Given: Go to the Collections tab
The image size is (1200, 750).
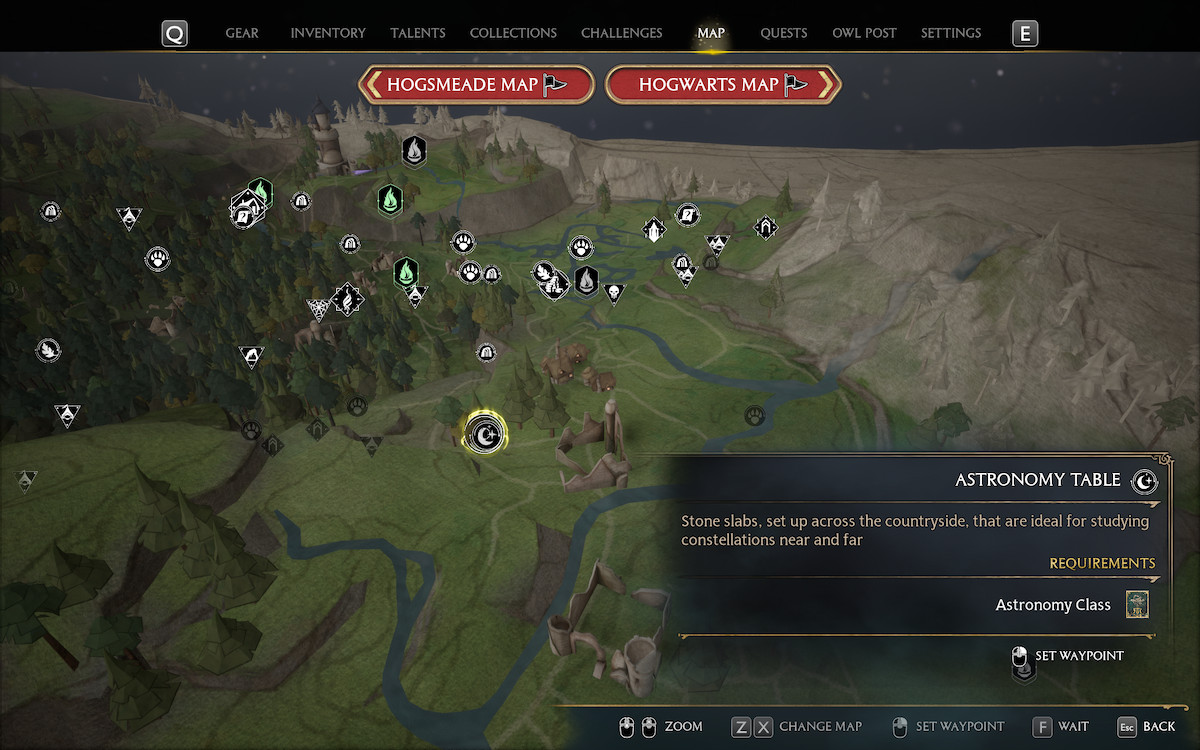Looking at the screenshot, I should tap(512, 33).
